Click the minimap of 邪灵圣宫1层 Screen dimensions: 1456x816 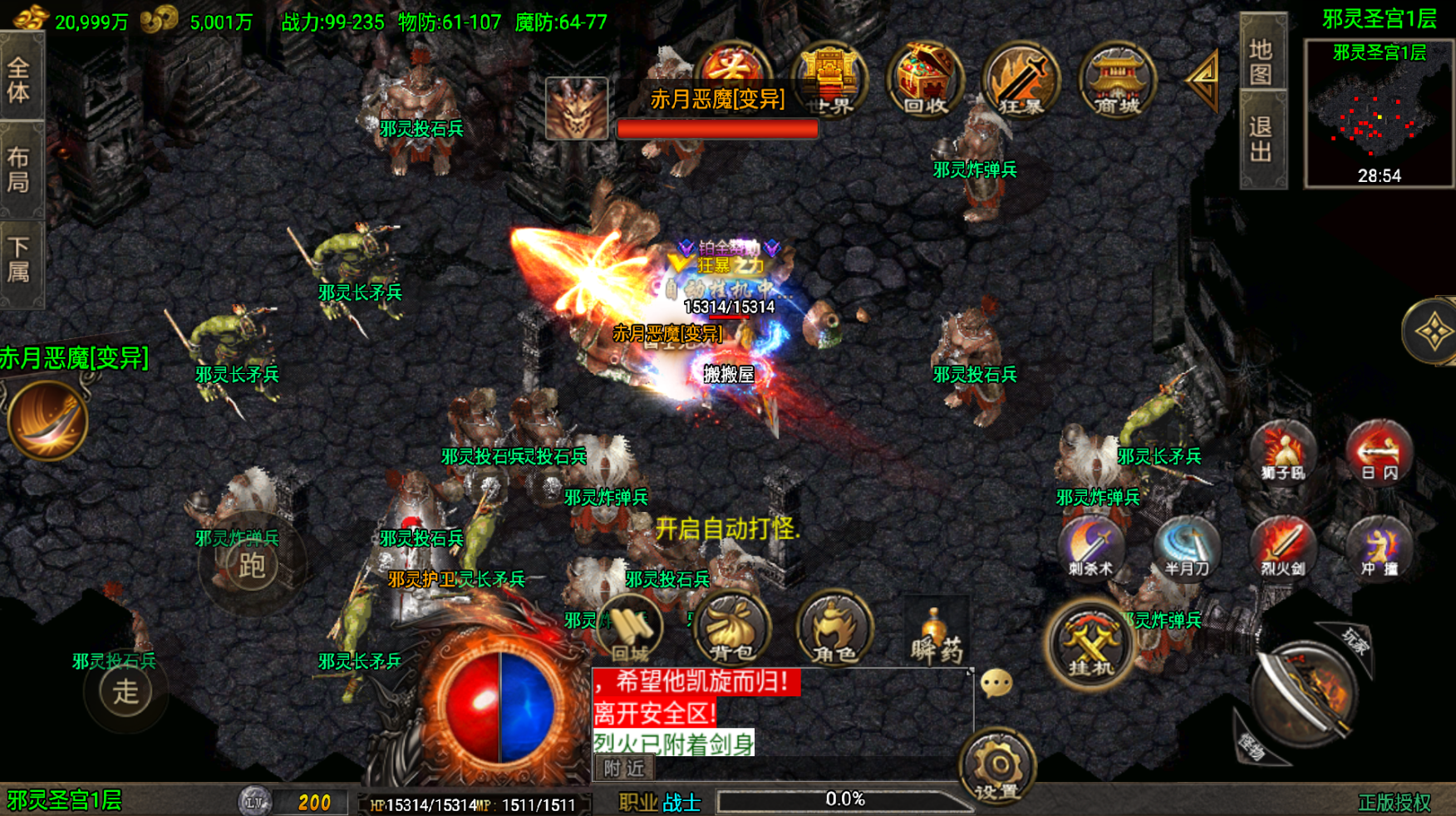(x=1379, y=114)
